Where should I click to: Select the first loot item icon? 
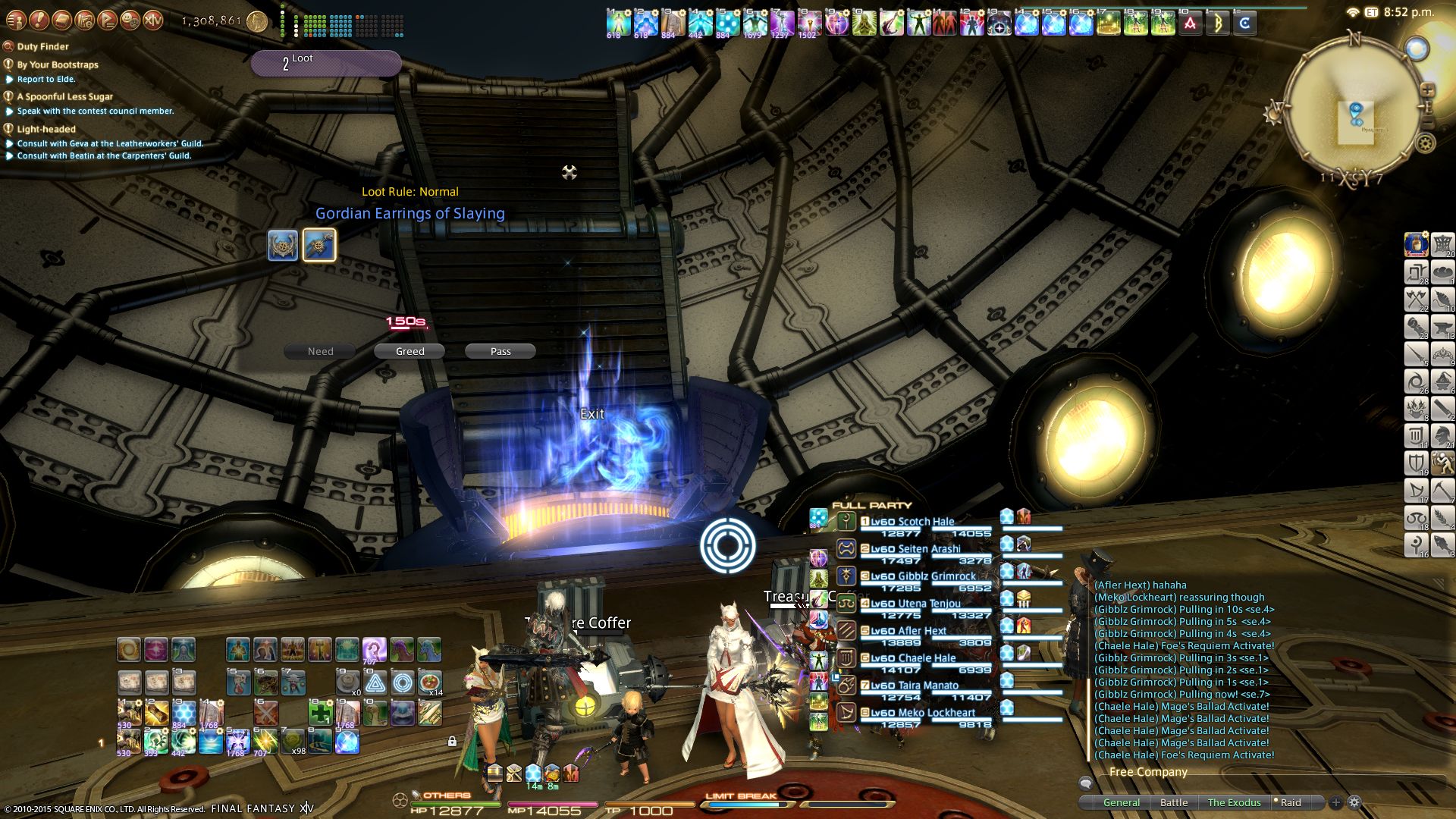tap(283, 246)
